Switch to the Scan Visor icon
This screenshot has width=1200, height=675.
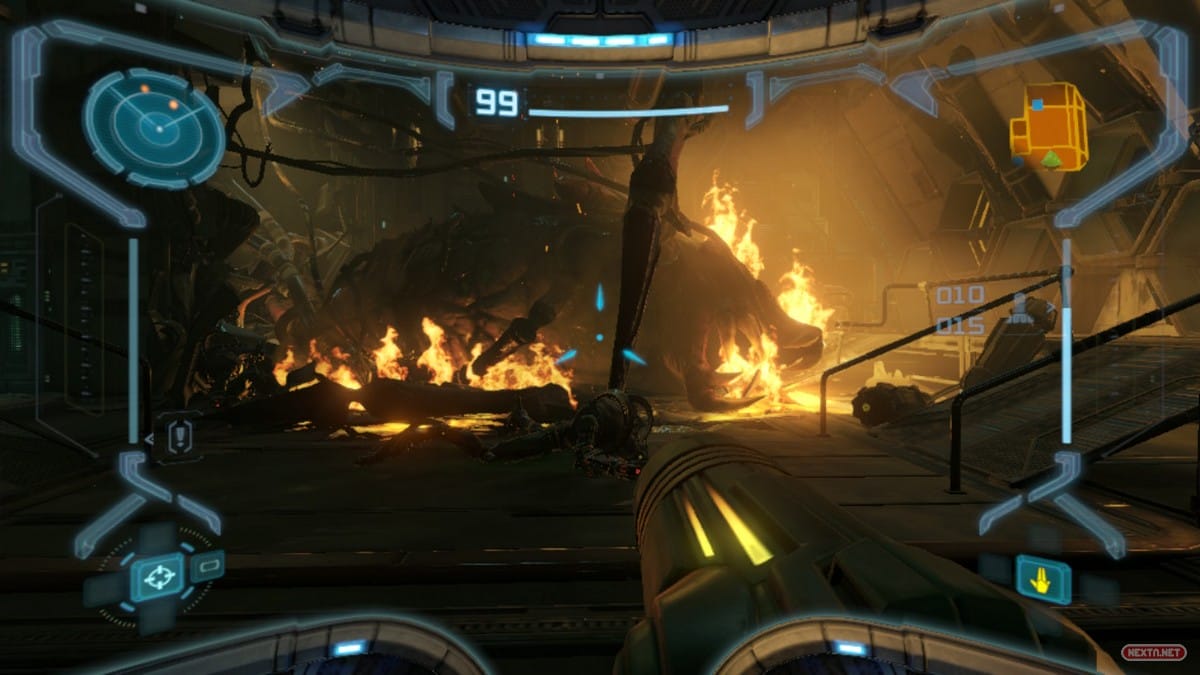207,566
